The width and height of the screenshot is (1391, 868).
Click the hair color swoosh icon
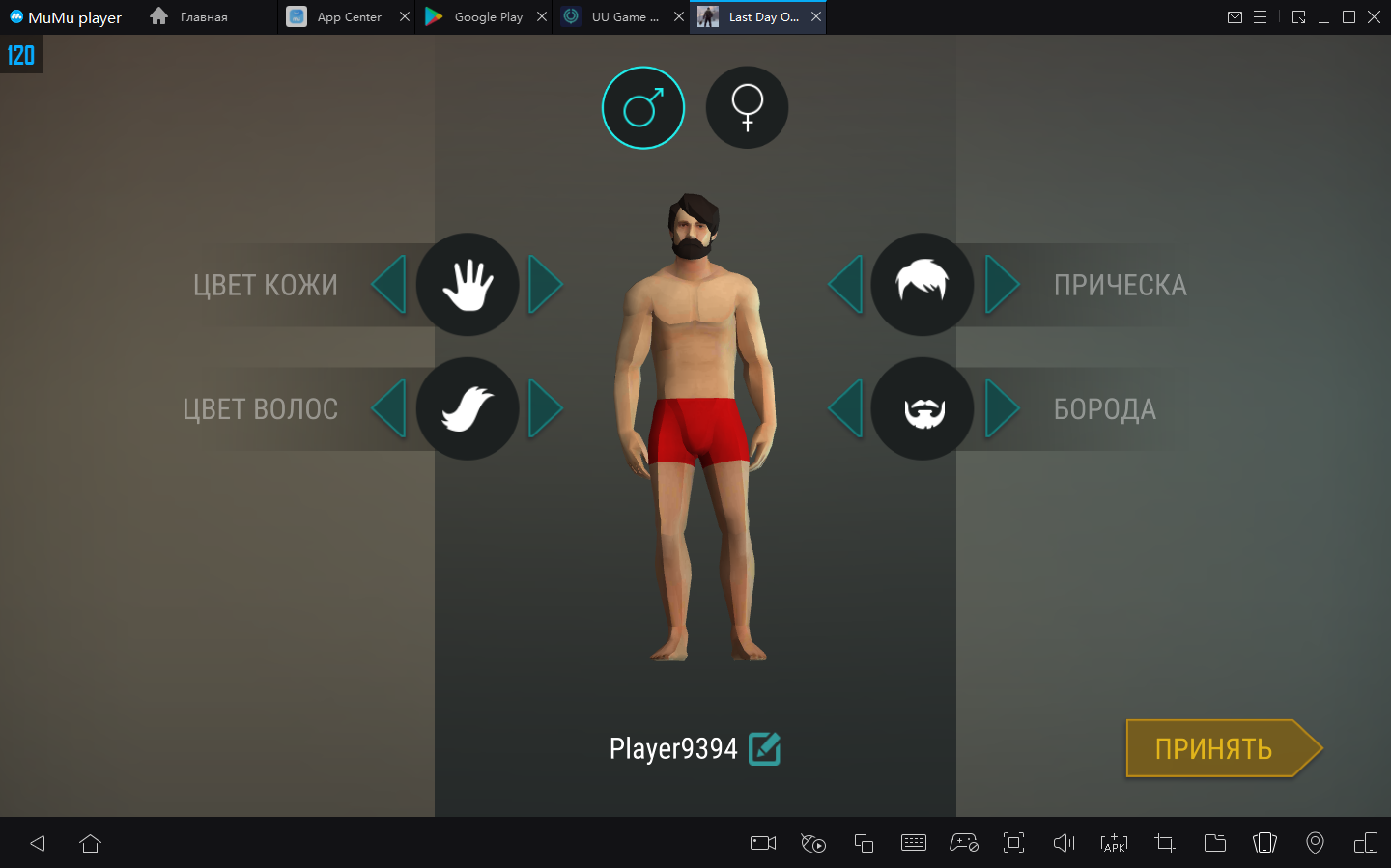coord(468,408)
